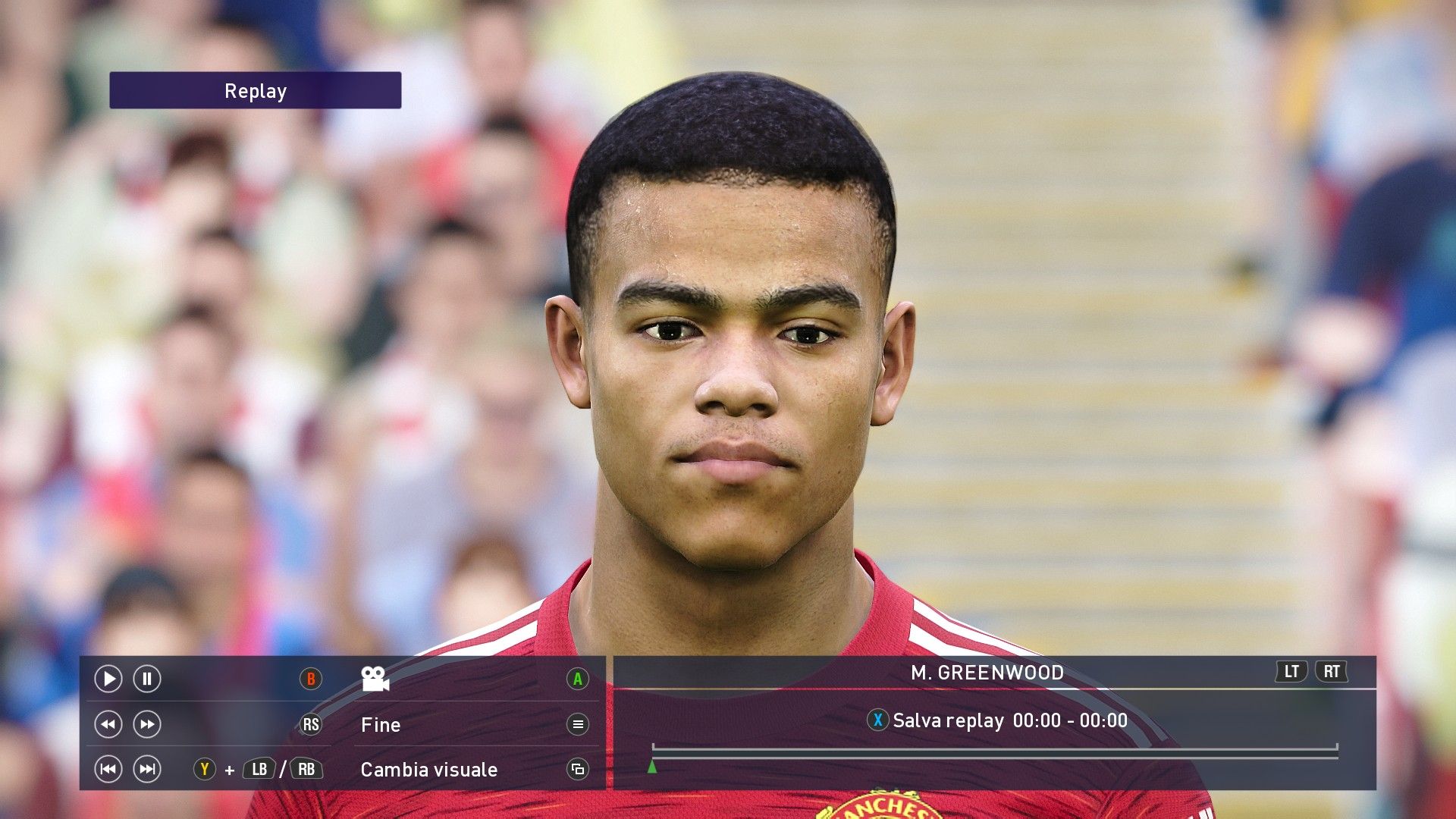1456x819 pixels.
Task: Select Cambia visuale to change view
Action: pyautogui.click(x=429, y=770)
